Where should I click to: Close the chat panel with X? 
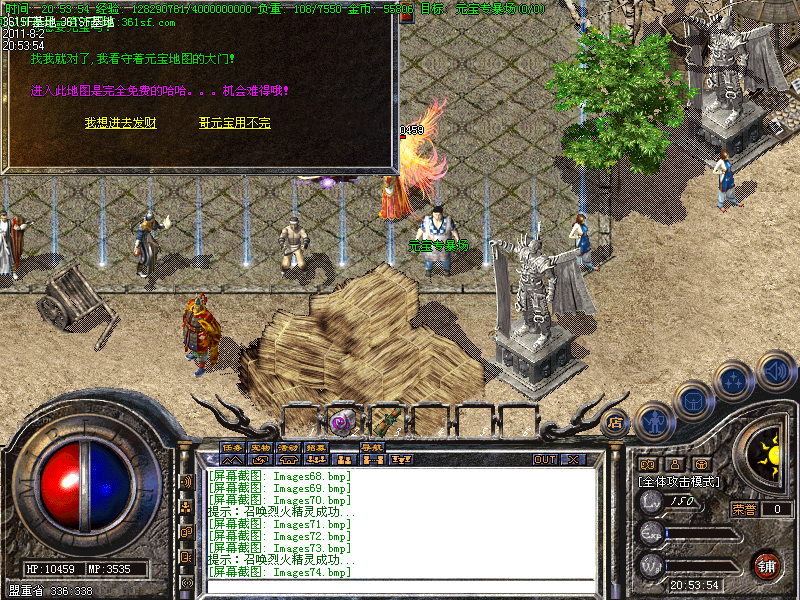573,460
